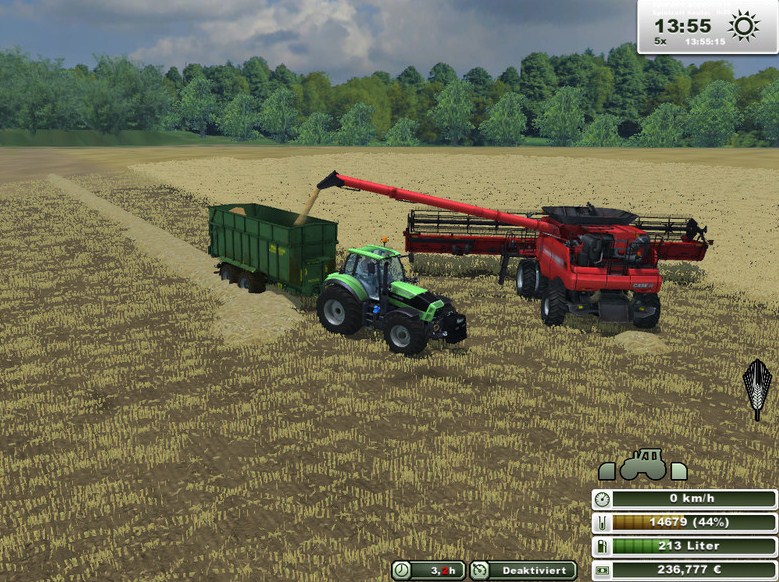Select the wheat crop type icon

(757, 388)
